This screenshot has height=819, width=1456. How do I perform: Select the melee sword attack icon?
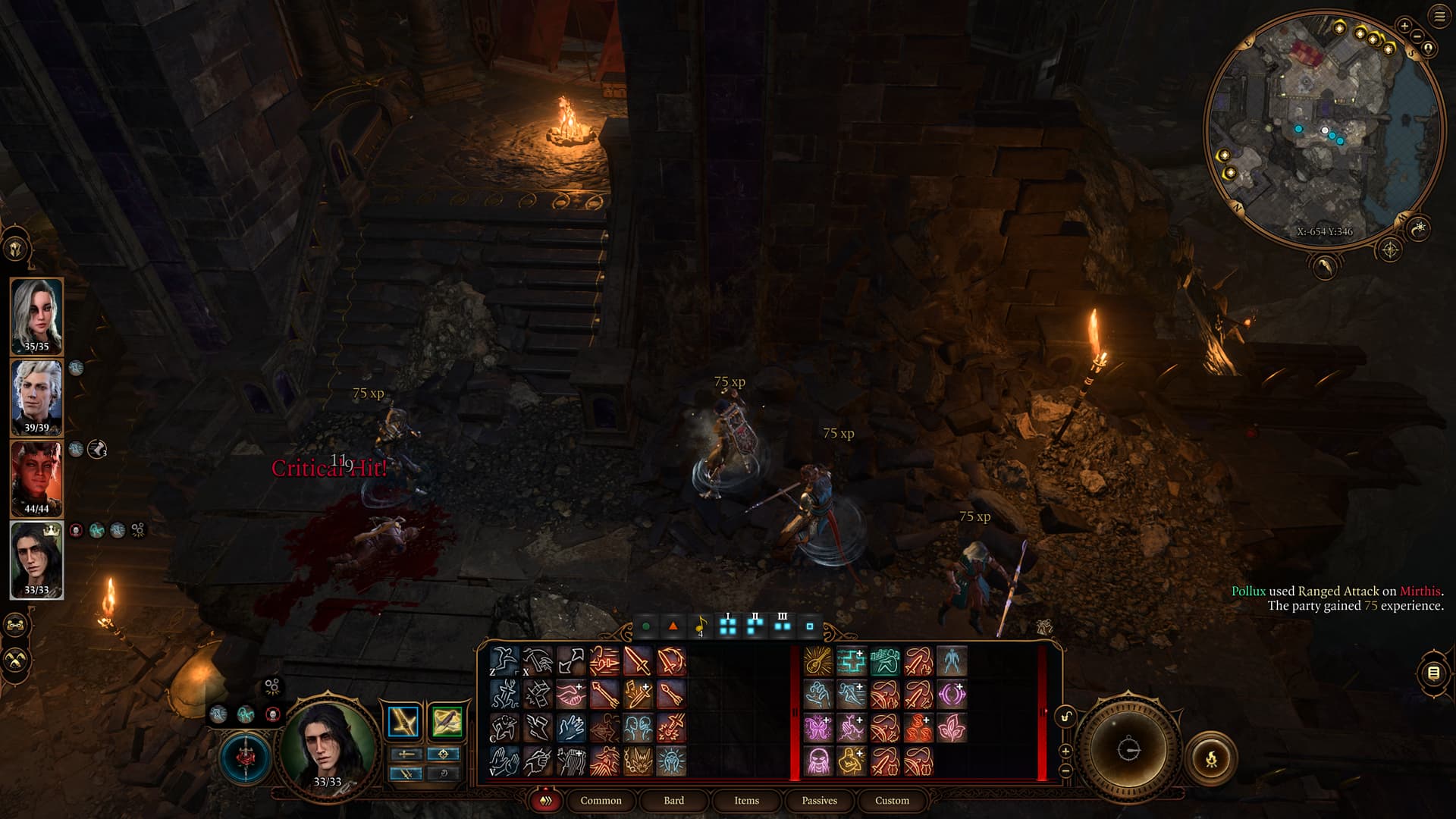pyautogui.click(x=638, y=661)
